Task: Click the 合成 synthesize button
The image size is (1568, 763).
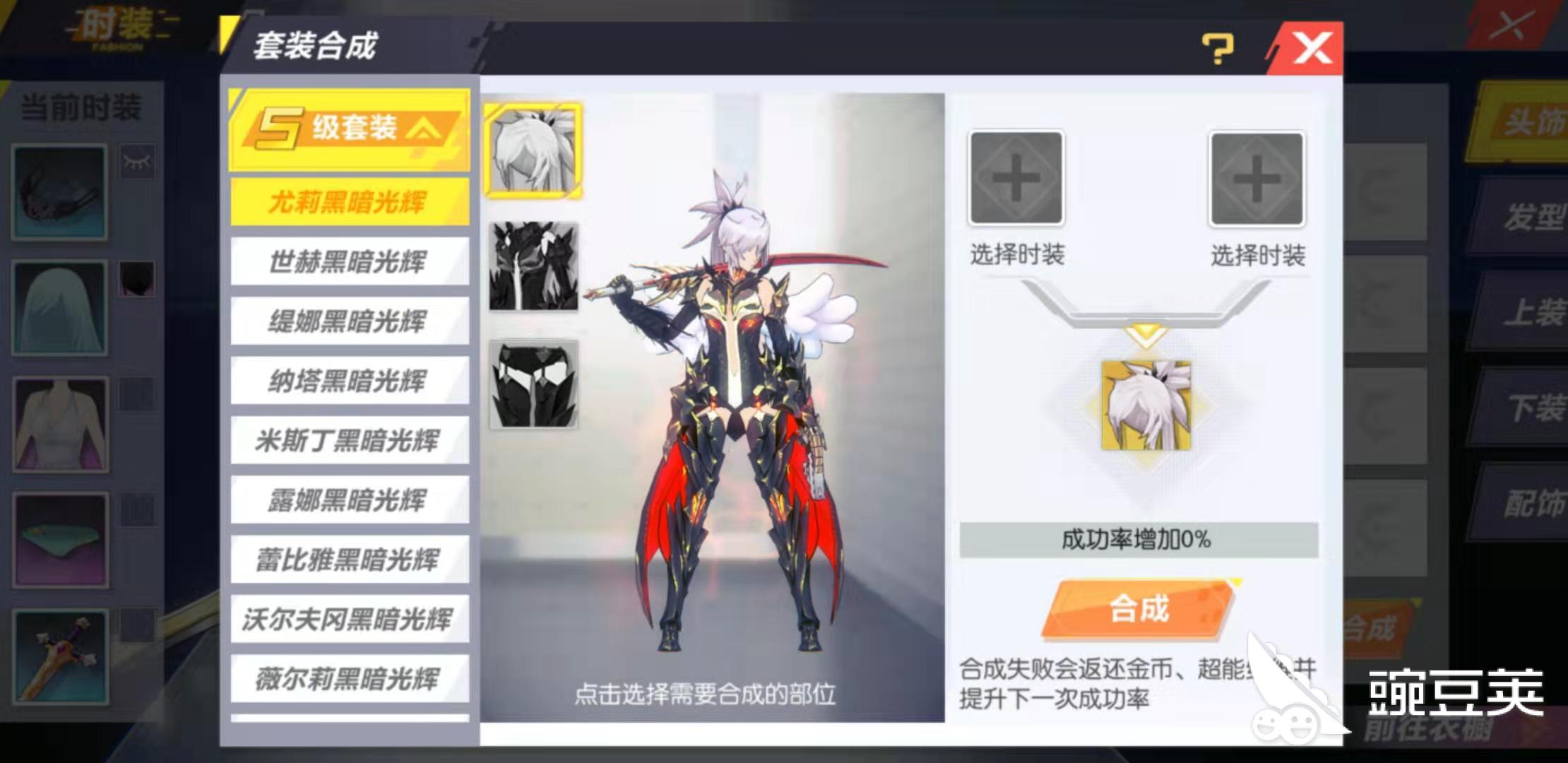Action: (1139, 609)
